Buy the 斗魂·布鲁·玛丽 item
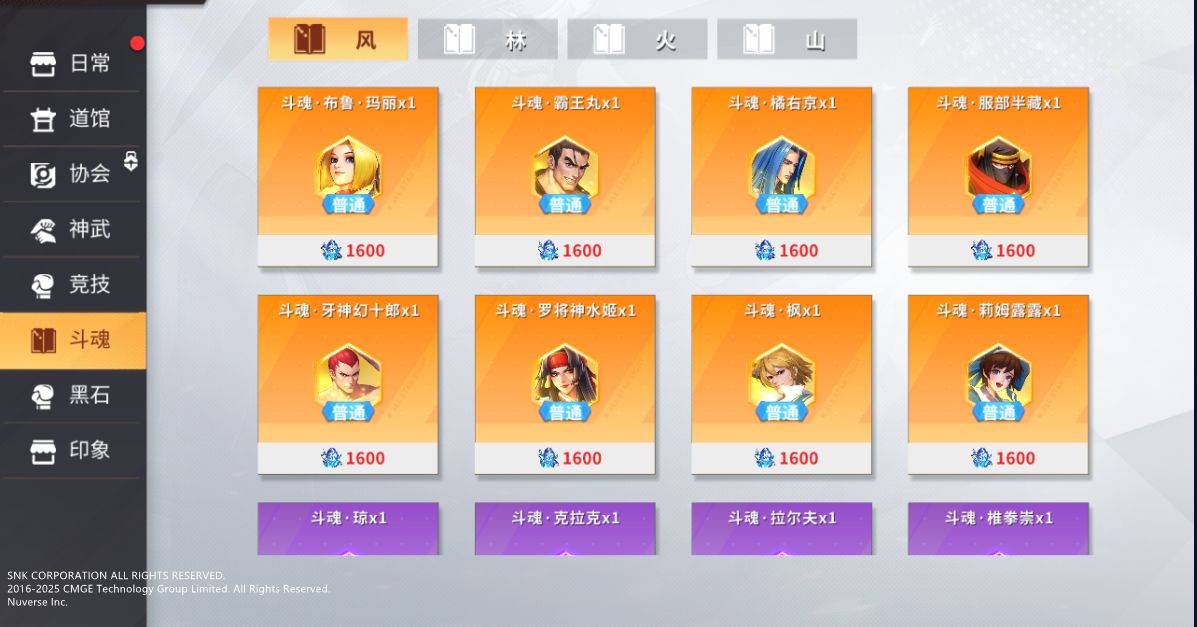This screenshot has width=1197, height=627. point(348,177)
